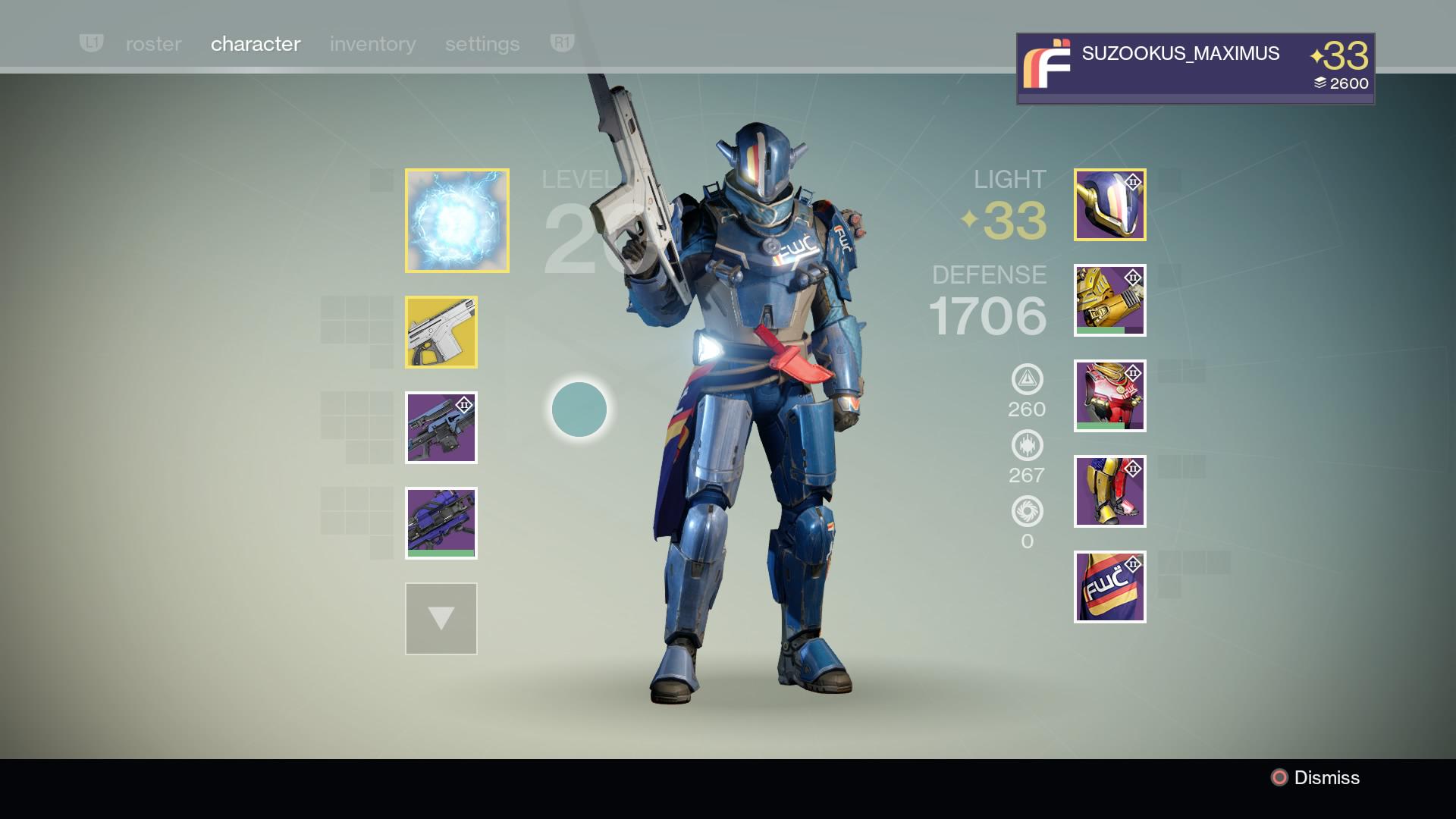The image size is (1456, 819).
Task: Click the Intellect stat showing zero
Action: click(1026, 512)
